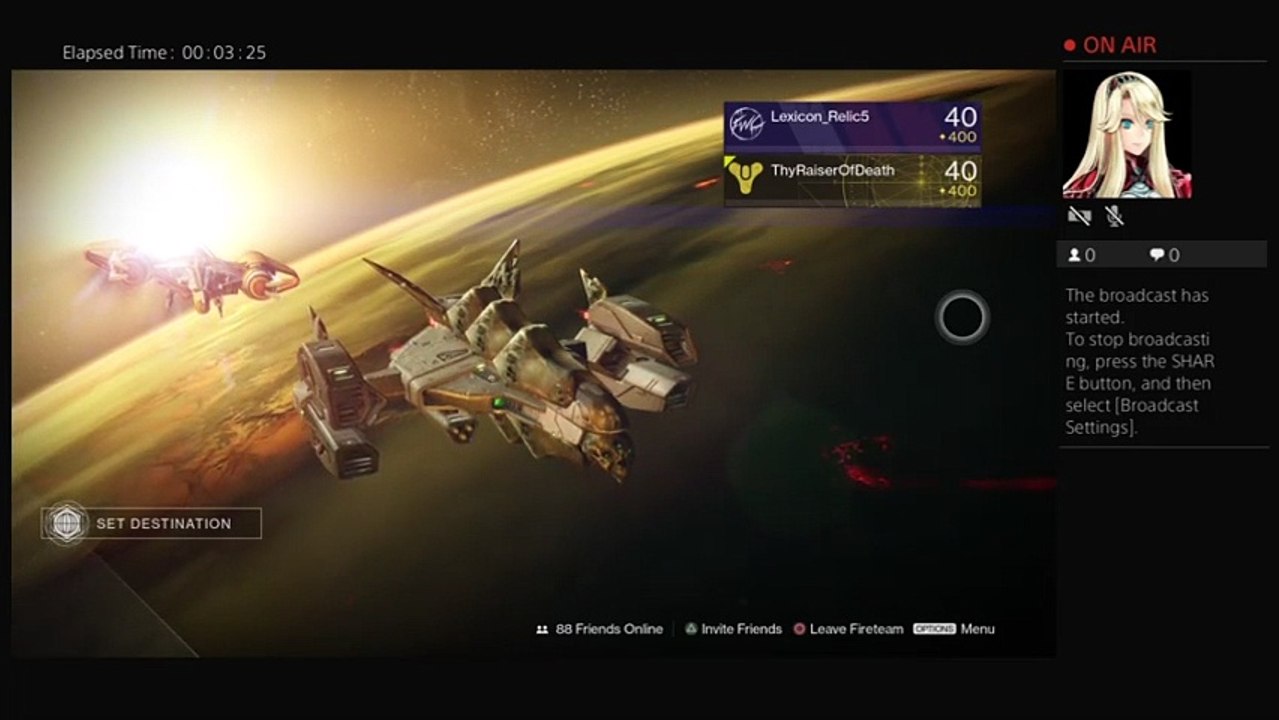Select ThyRaiserOfDeath fireteam member row
1279x720 pixels.
tap(852, 180)
